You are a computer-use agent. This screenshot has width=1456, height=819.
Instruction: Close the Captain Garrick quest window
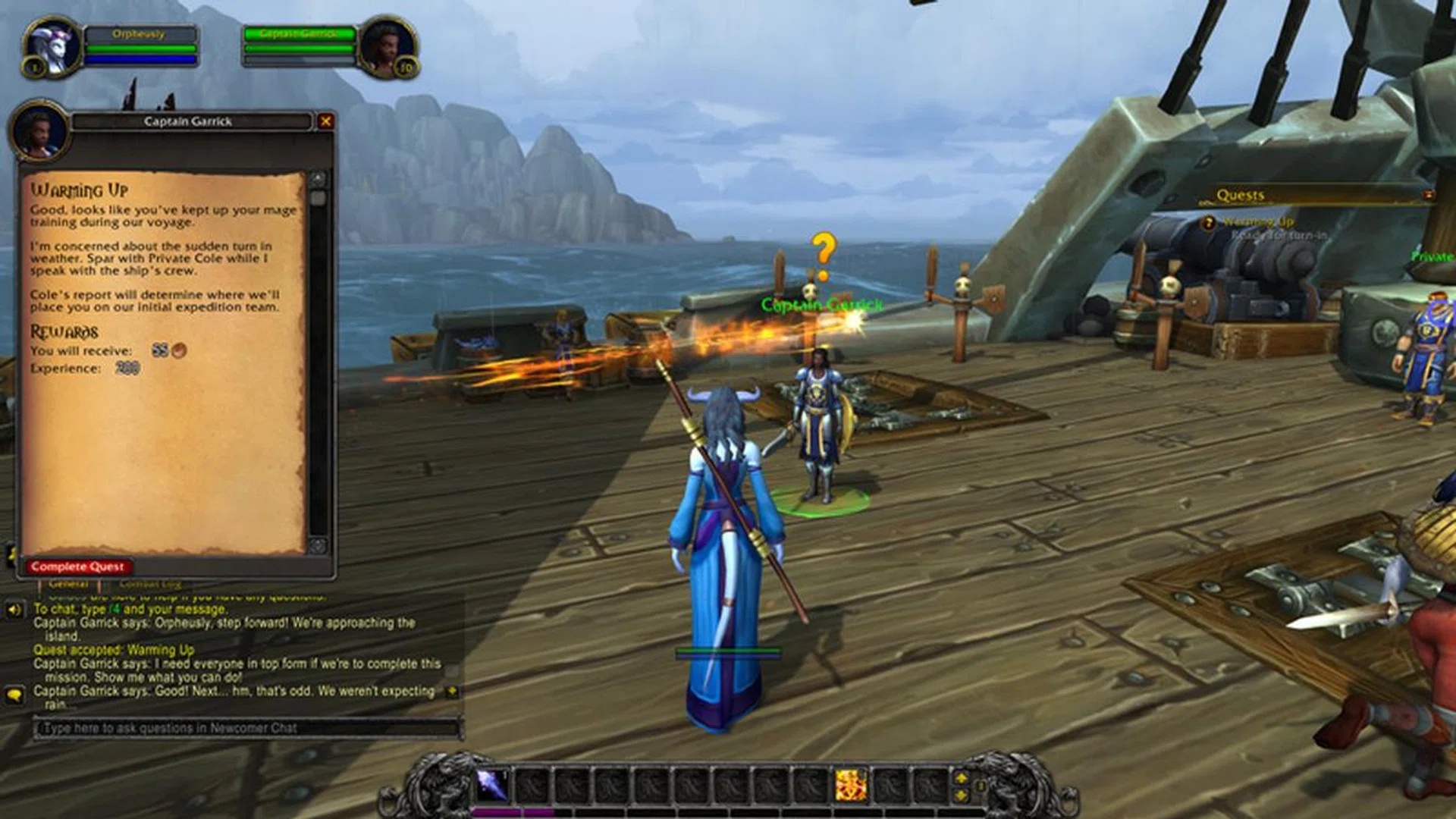(325, 121)
